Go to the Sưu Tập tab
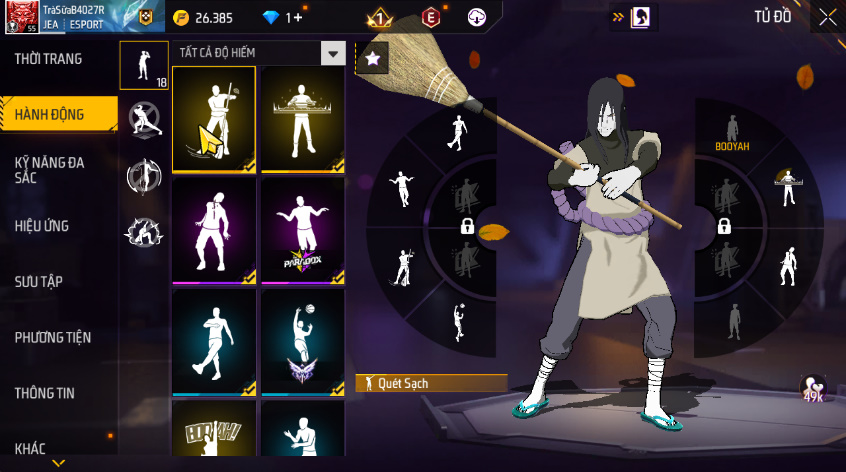846x472 pixels. click(x=39, y=281)
